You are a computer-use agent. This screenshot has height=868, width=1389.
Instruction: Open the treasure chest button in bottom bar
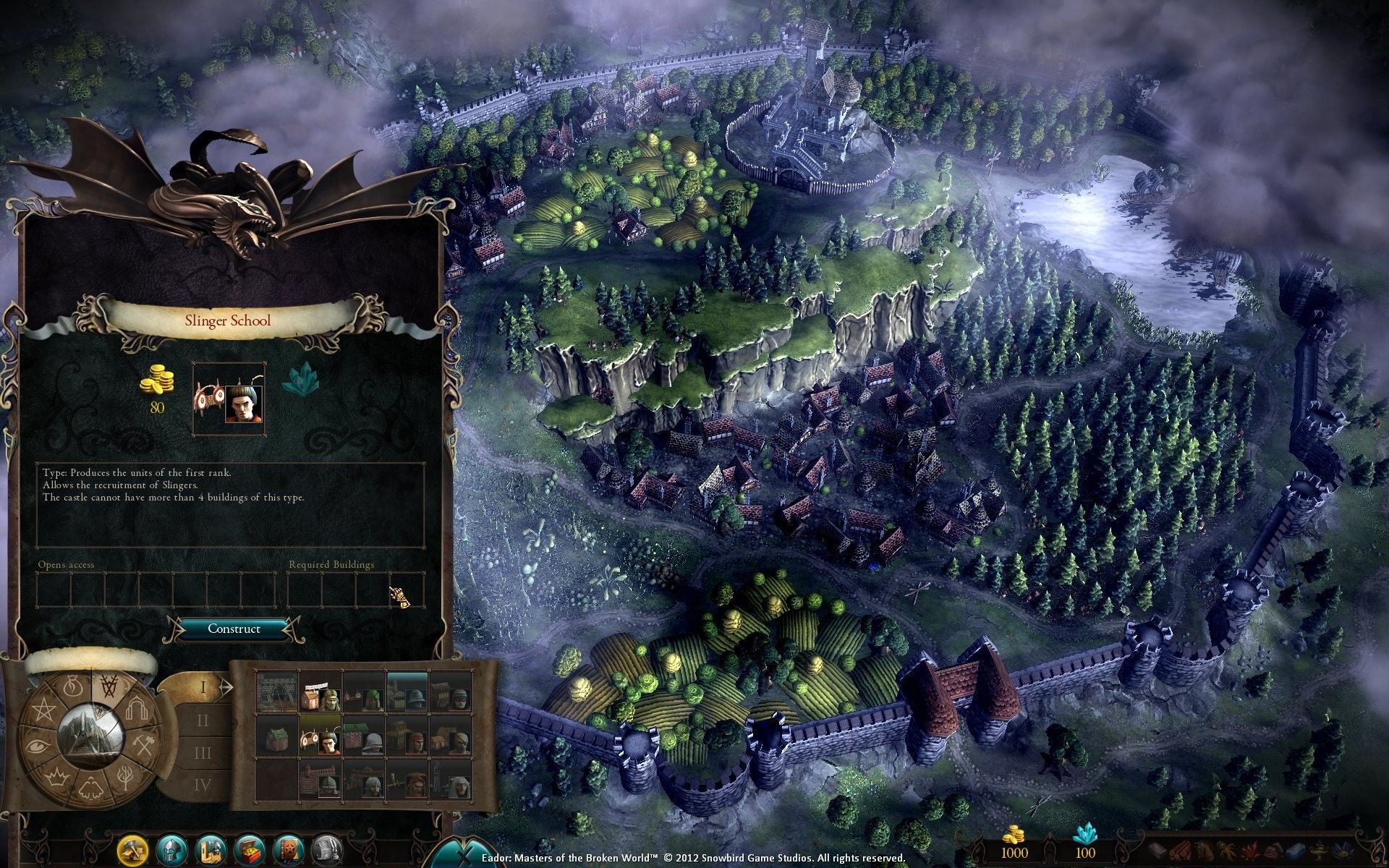(x=249, y=848)
